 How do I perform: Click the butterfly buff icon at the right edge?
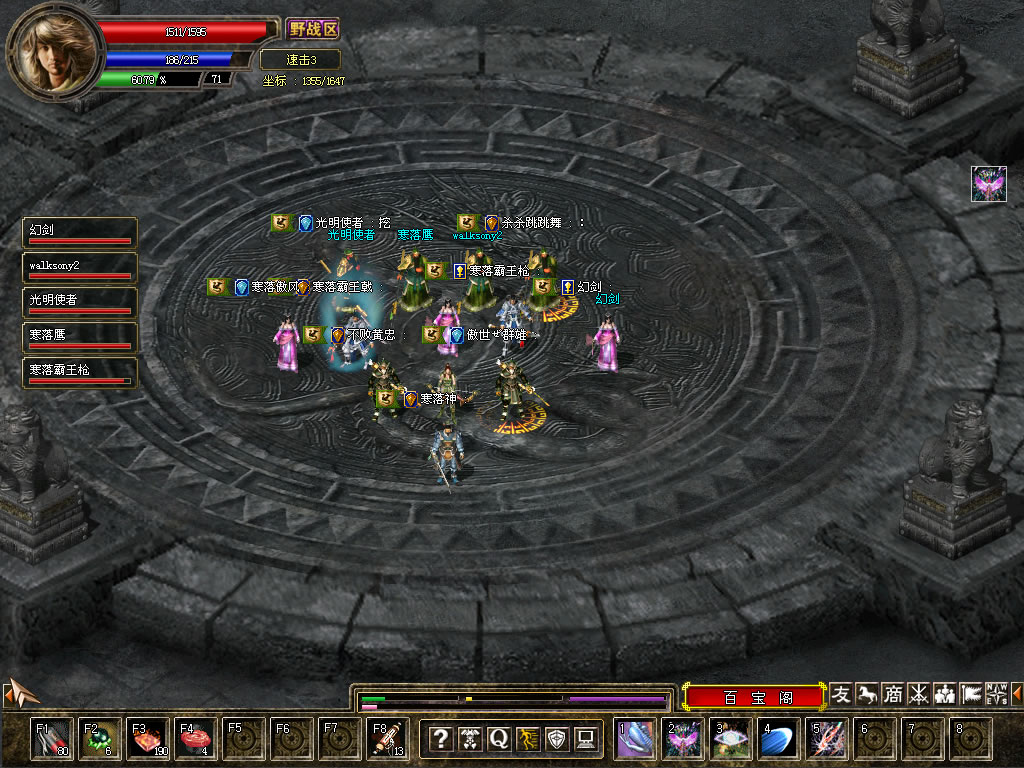click(x=989, y=184)
